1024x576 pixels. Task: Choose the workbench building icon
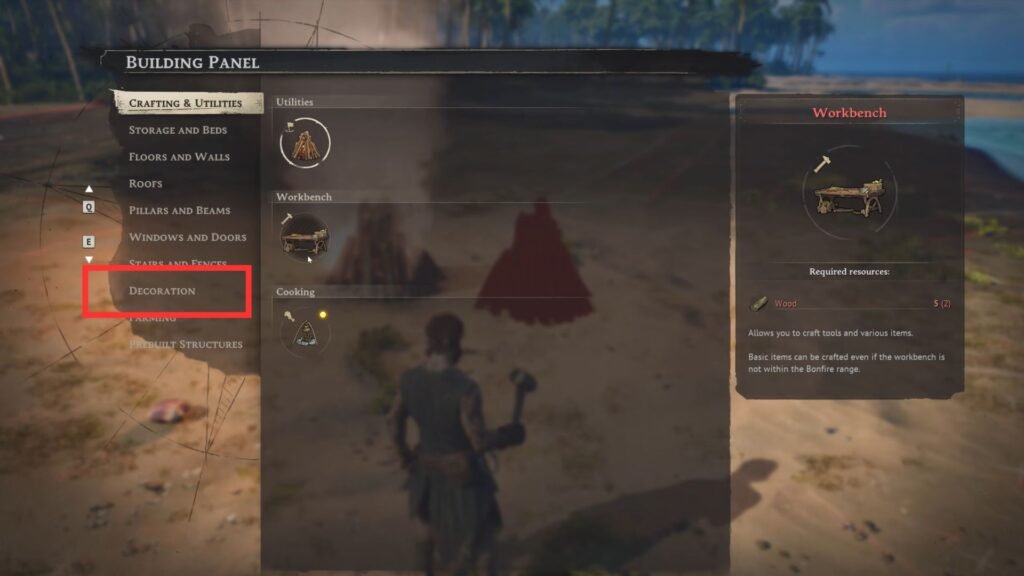pos(303,237)
